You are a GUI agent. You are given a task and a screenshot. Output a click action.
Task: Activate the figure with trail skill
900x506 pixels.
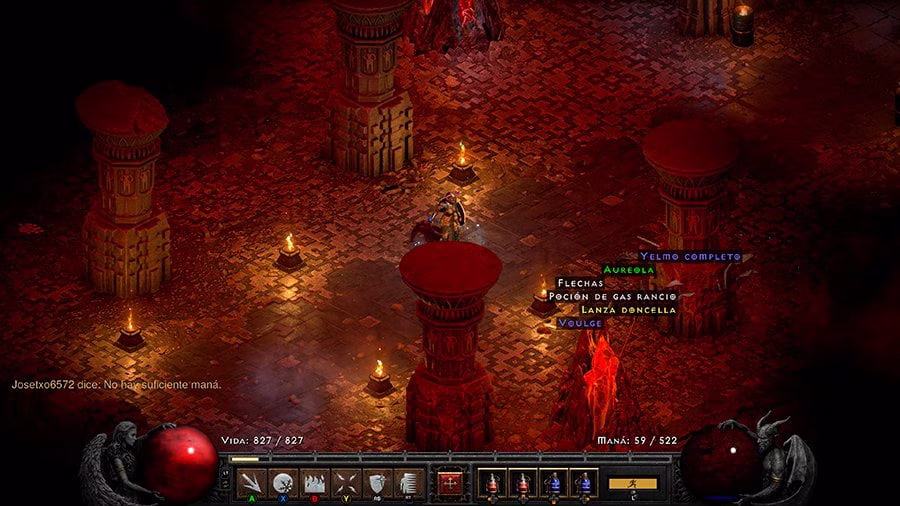pos(406,483)
